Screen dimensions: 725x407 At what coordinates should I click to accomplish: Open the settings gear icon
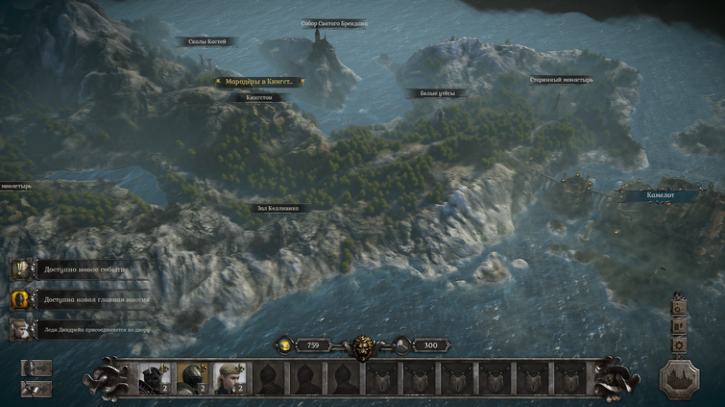(679, 345)
